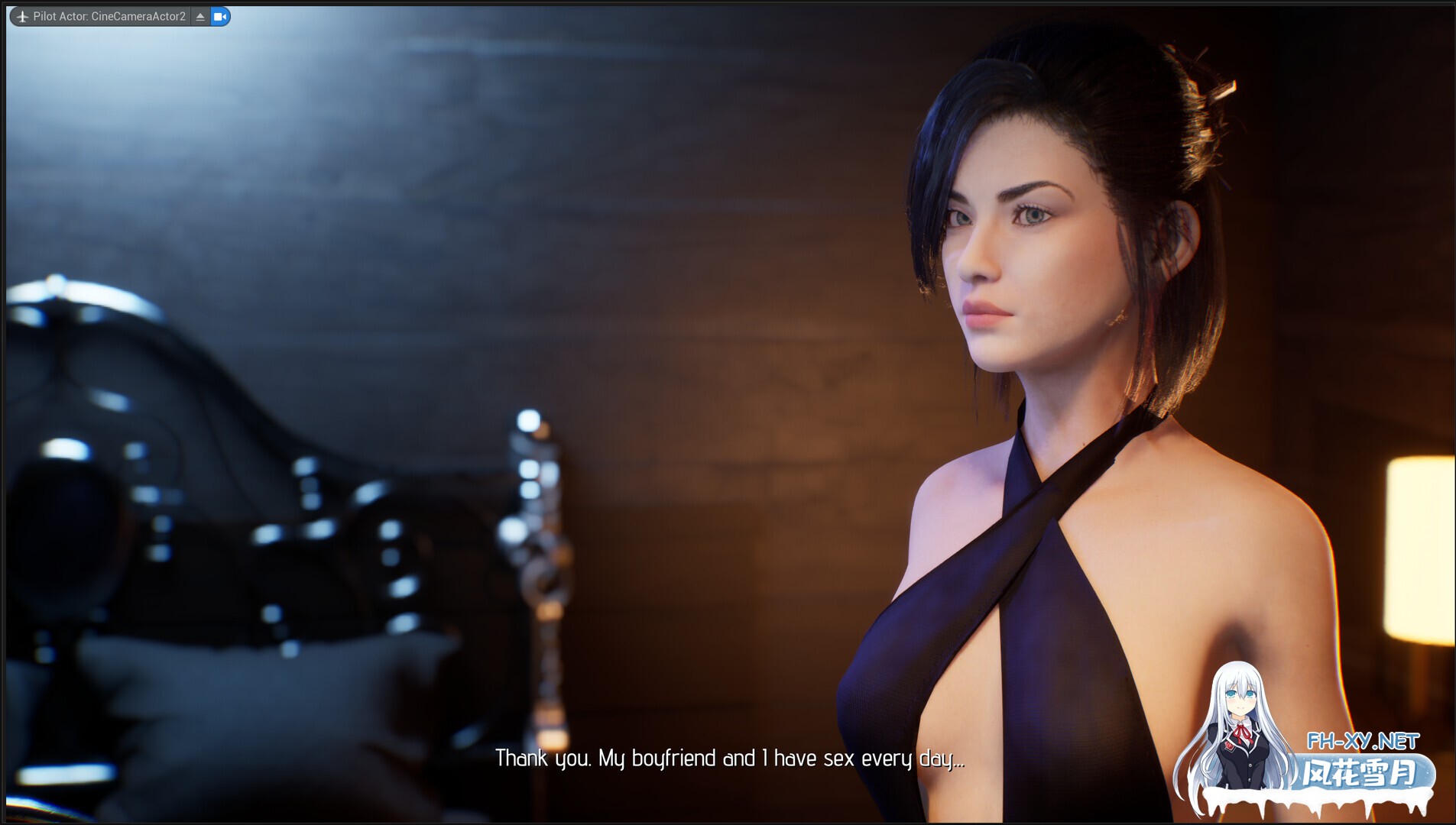Click the Pilot Actor CineCameraActor2 label
This screenshot has height=825, width=1456.
pos(109,16)
